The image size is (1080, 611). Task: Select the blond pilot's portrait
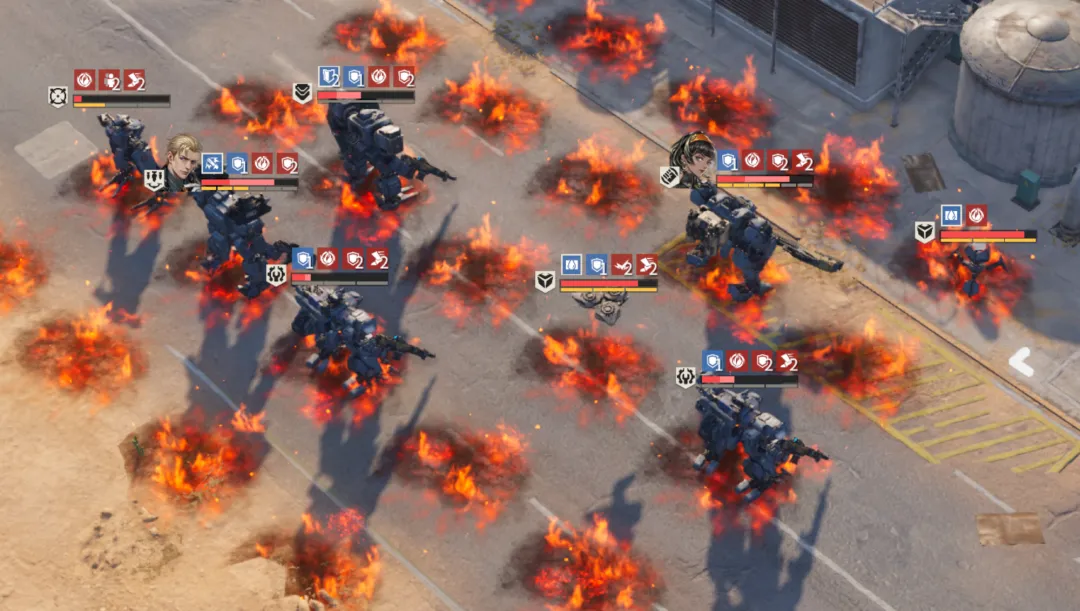(183, 160)
